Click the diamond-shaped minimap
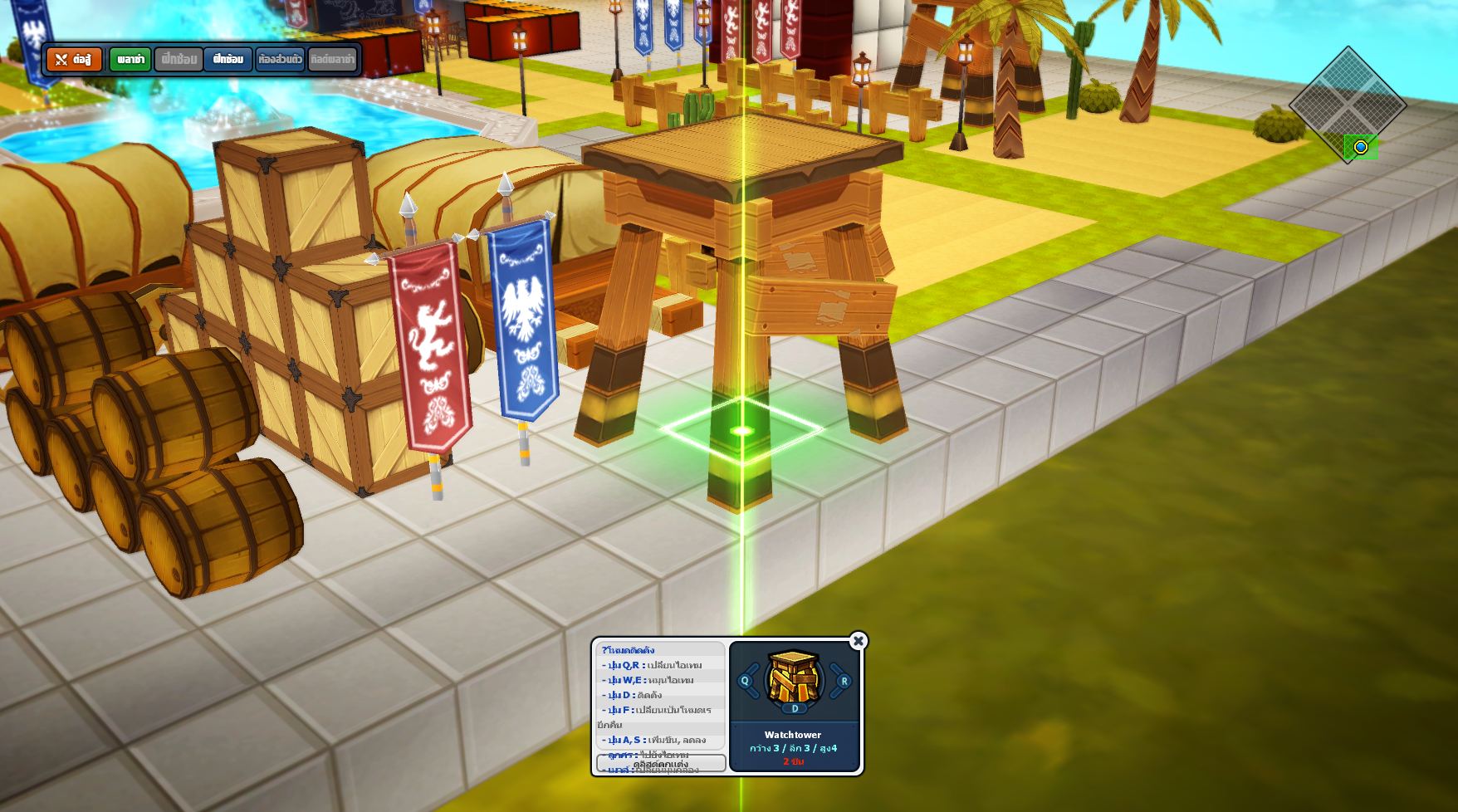The image size is (1458, 812). coord(1348,105)
